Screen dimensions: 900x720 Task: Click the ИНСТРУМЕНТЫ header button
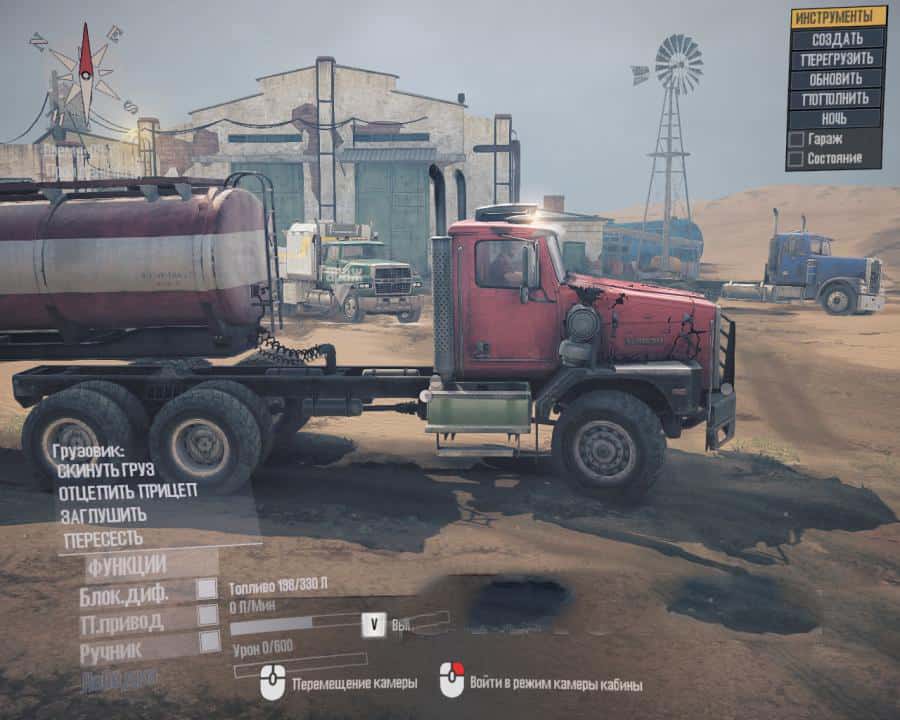[837, 17]
